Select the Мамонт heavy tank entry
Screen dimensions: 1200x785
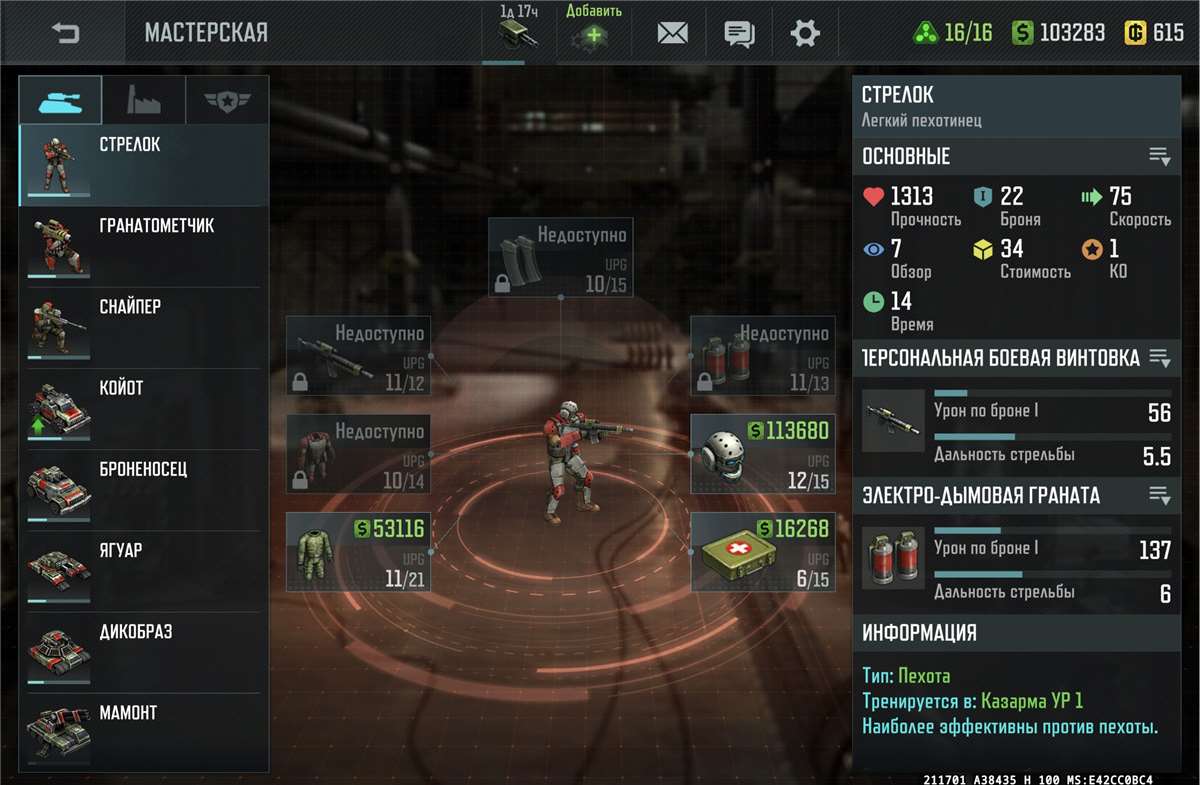pos(143,732)
